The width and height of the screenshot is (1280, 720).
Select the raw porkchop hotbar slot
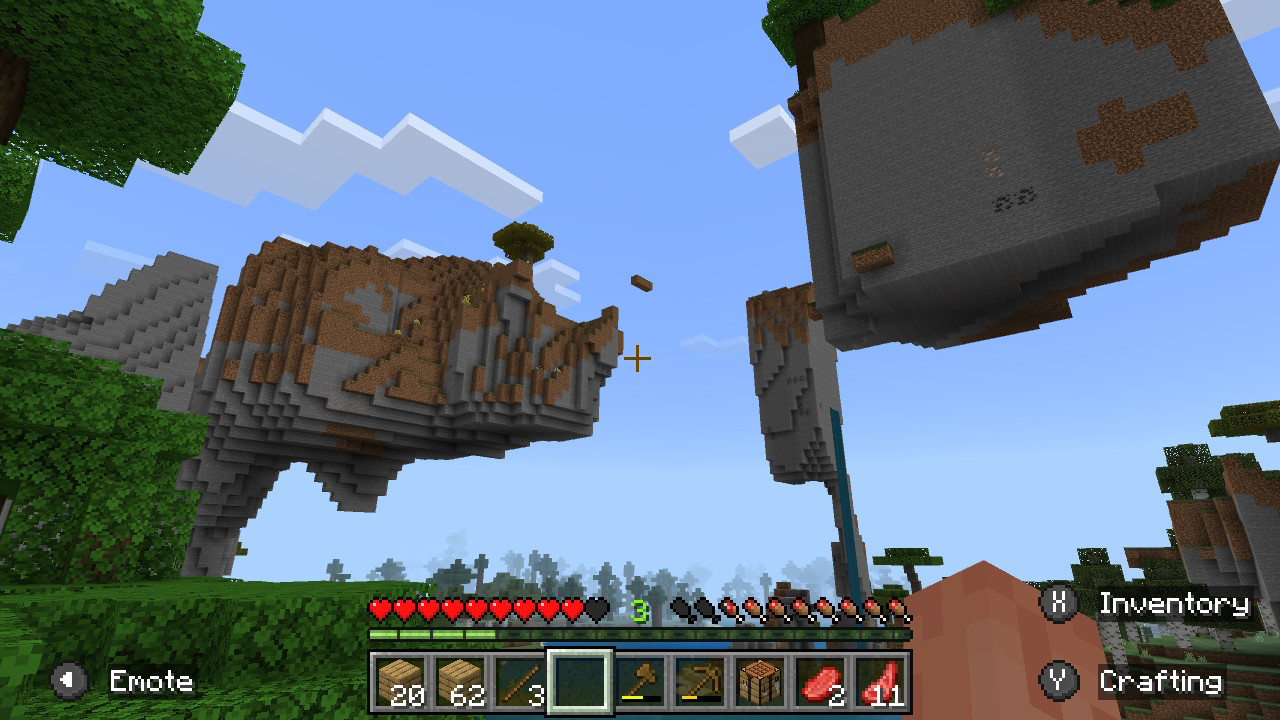click(820, 683)
